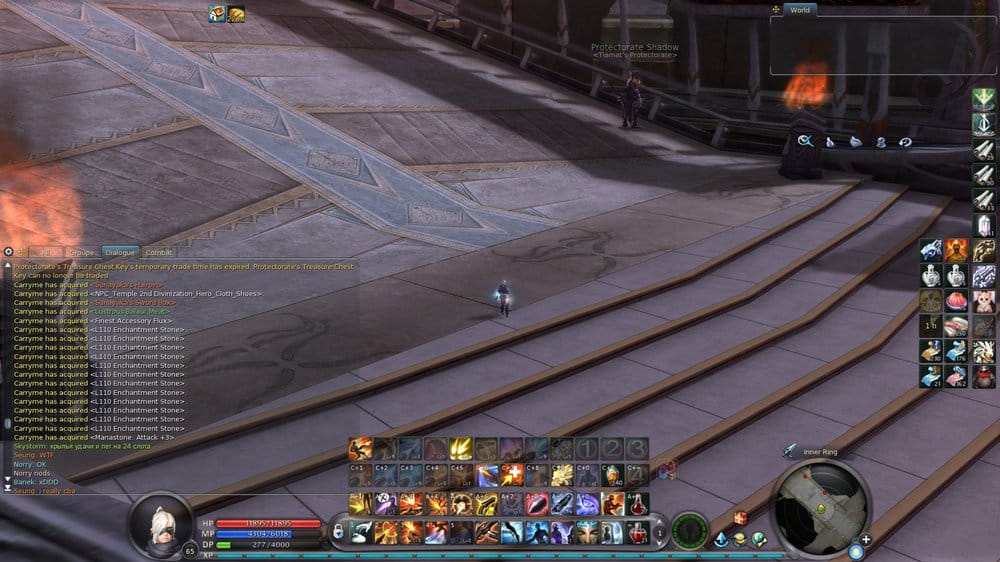Viewport: 1000px width, 562px height.
Task: Click the plus button beside the minimap
Action: 865,540
